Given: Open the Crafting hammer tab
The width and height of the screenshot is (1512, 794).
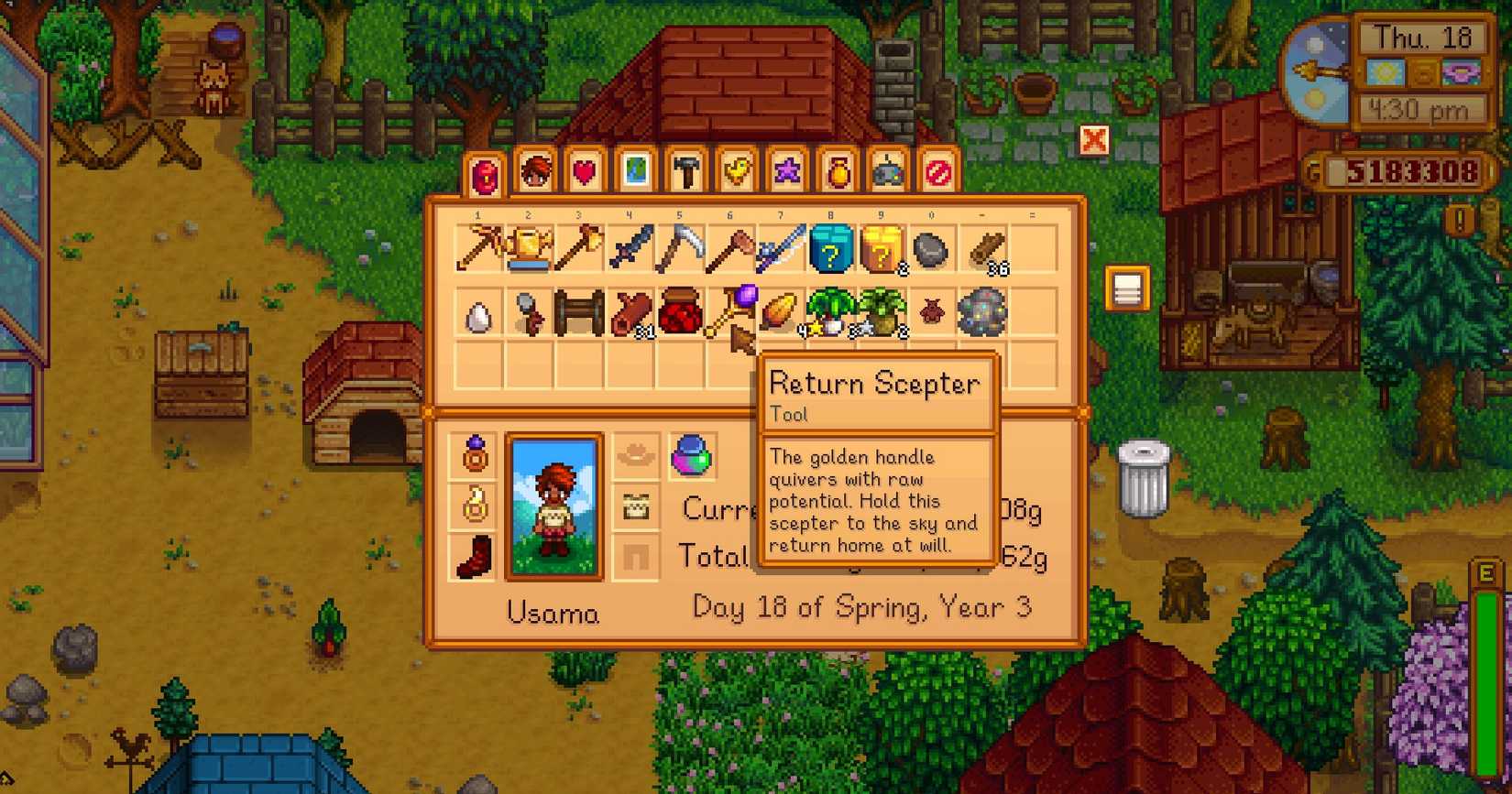Looking at the screenshot, I should click(x=687, y=172).
